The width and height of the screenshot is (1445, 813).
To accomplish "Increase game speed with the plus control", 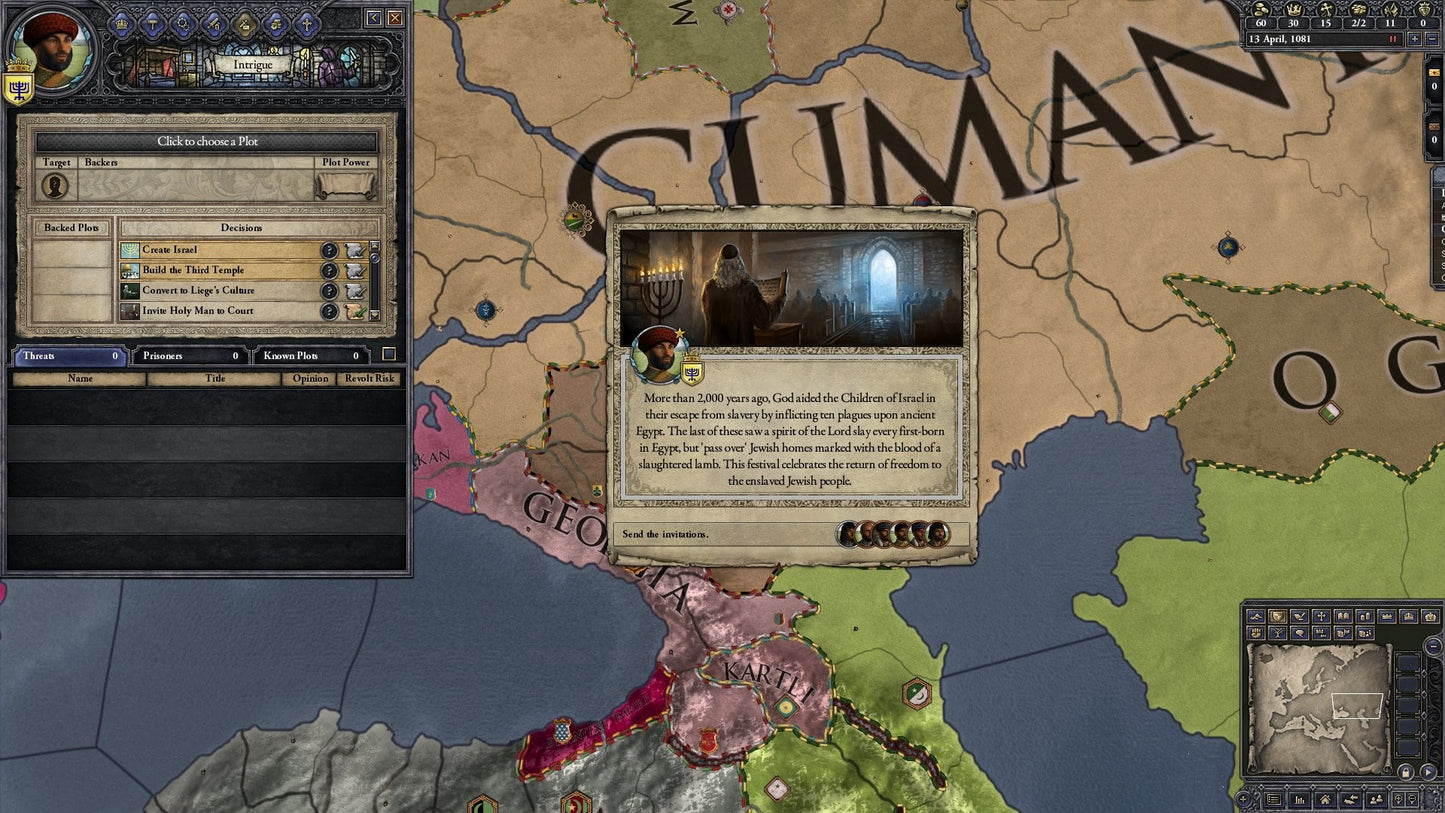I will tap(1416, 39).
